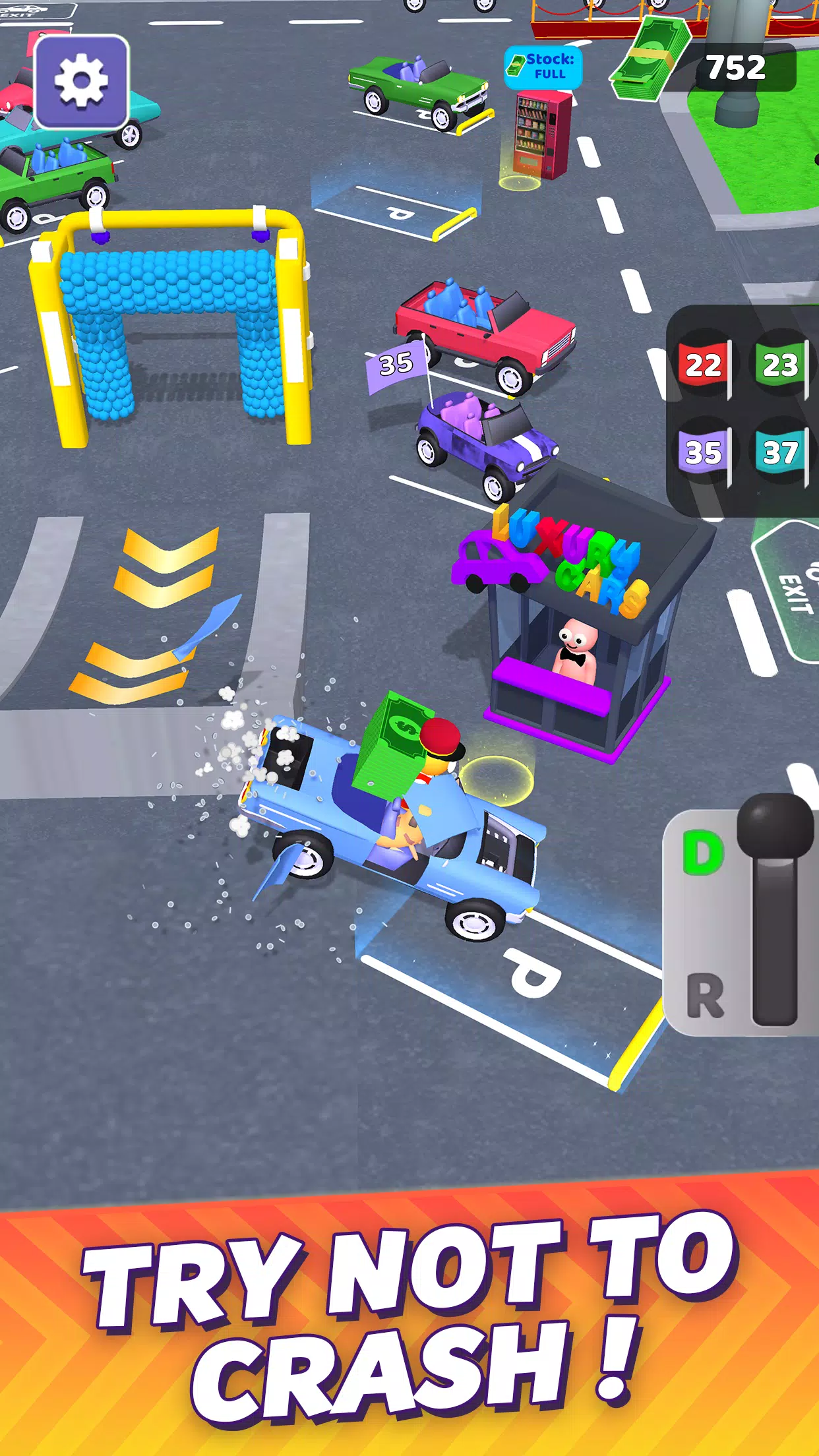Select the red 22 flag
The image size is (819, 1456).
(704, 365)
